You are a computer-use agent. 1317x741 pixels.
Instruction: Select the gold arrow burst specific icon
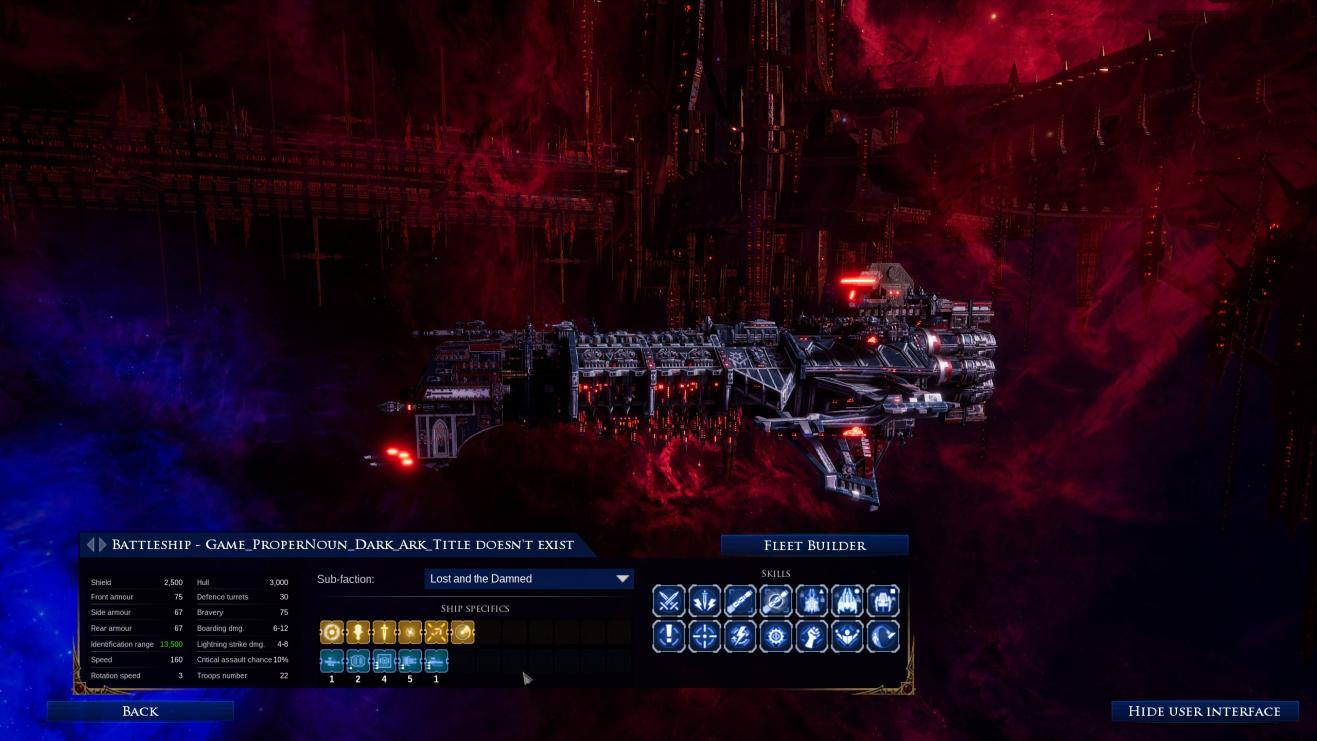coord(436,632)
